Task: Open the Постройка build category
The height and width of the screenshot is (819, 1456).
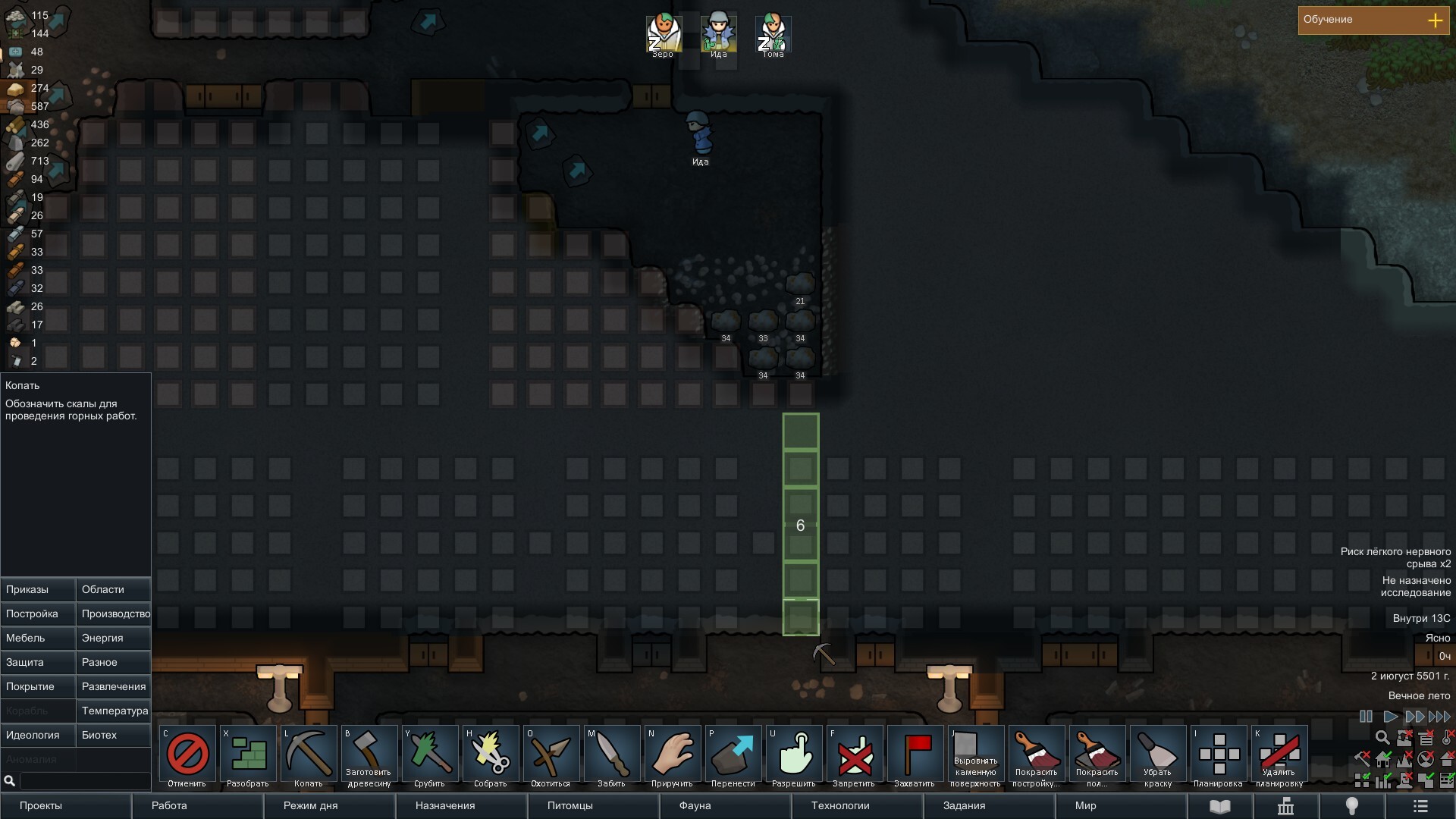Action: point(38,613)
